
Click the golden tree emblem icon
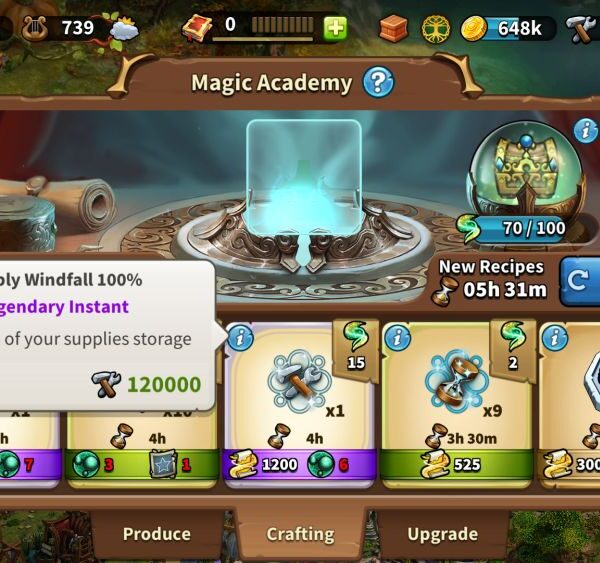click(436, 28)
